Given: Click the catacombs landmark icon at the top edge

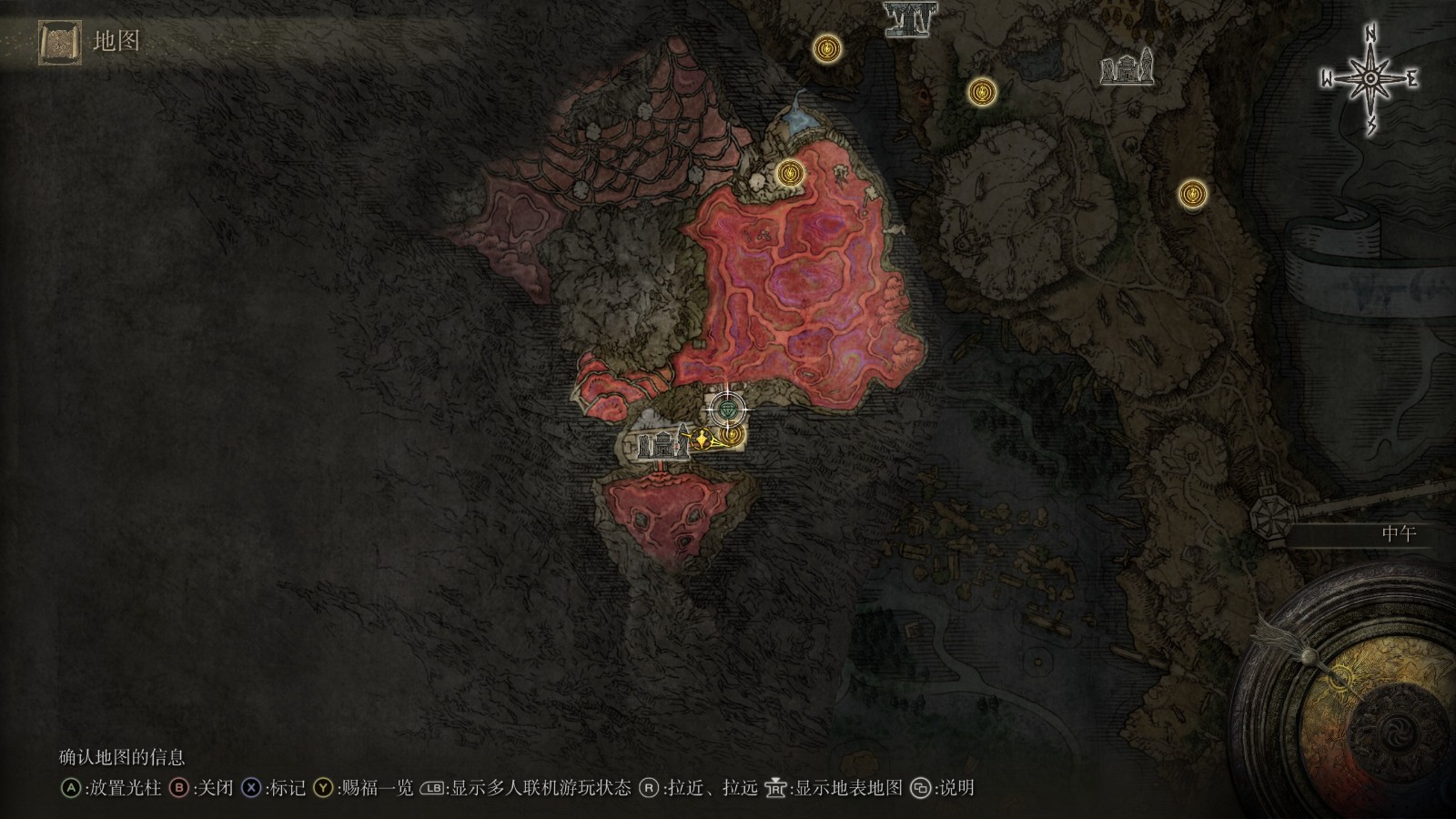Looking at the screenshot, I should (906, 18).
